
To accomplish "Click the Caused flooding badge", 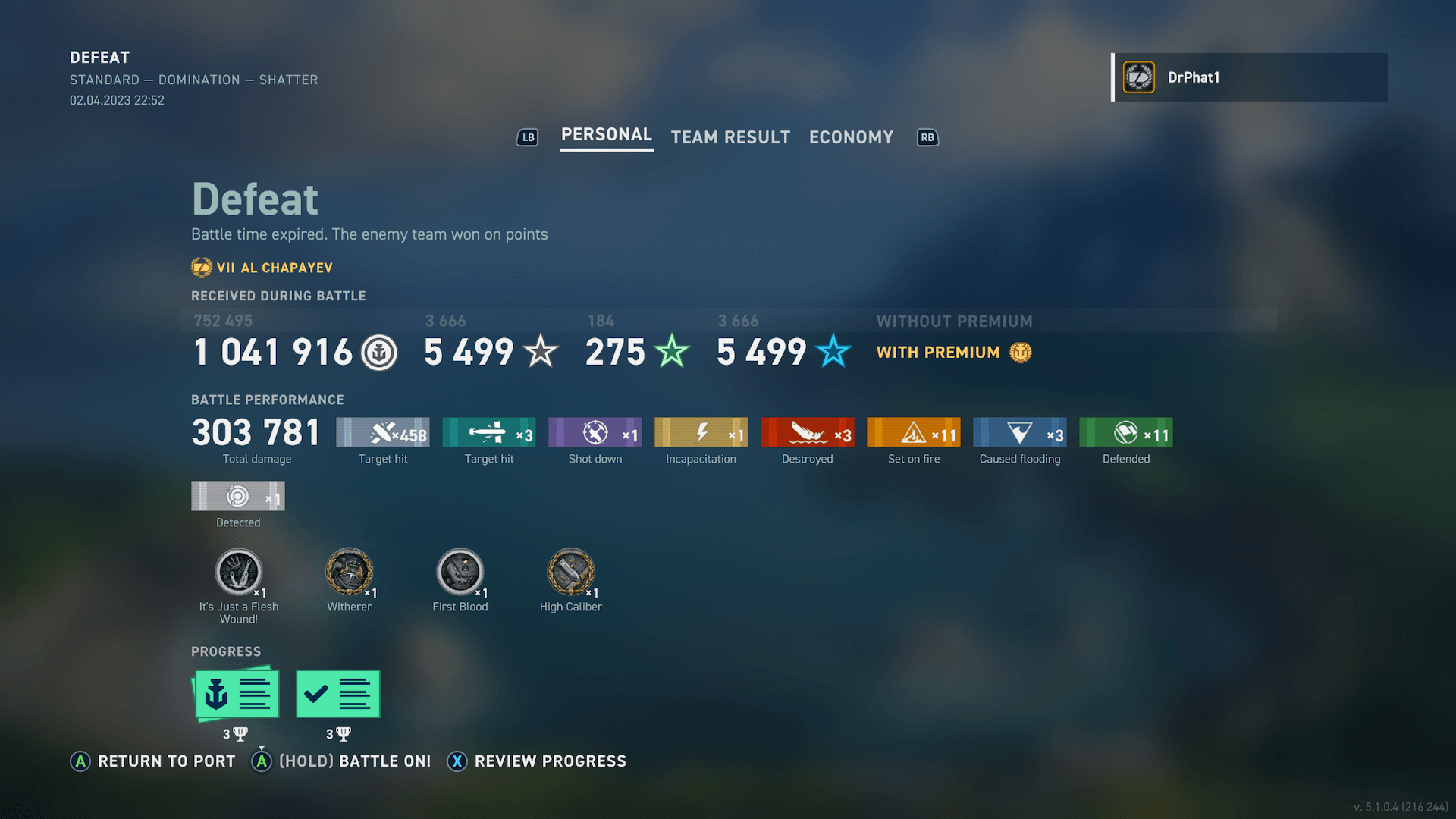I will click(1019, 432).
